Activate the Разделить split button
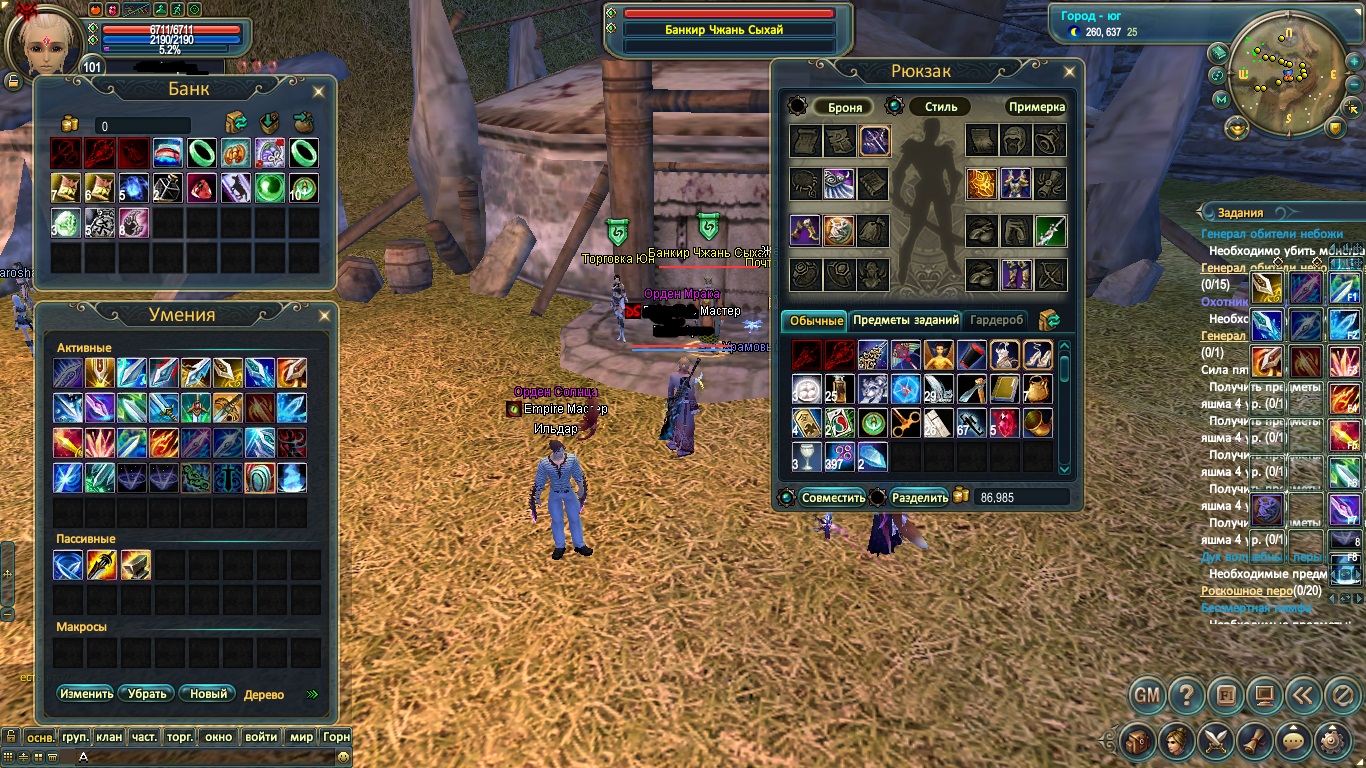The image size is (1366, 768). tap(919, 497)
